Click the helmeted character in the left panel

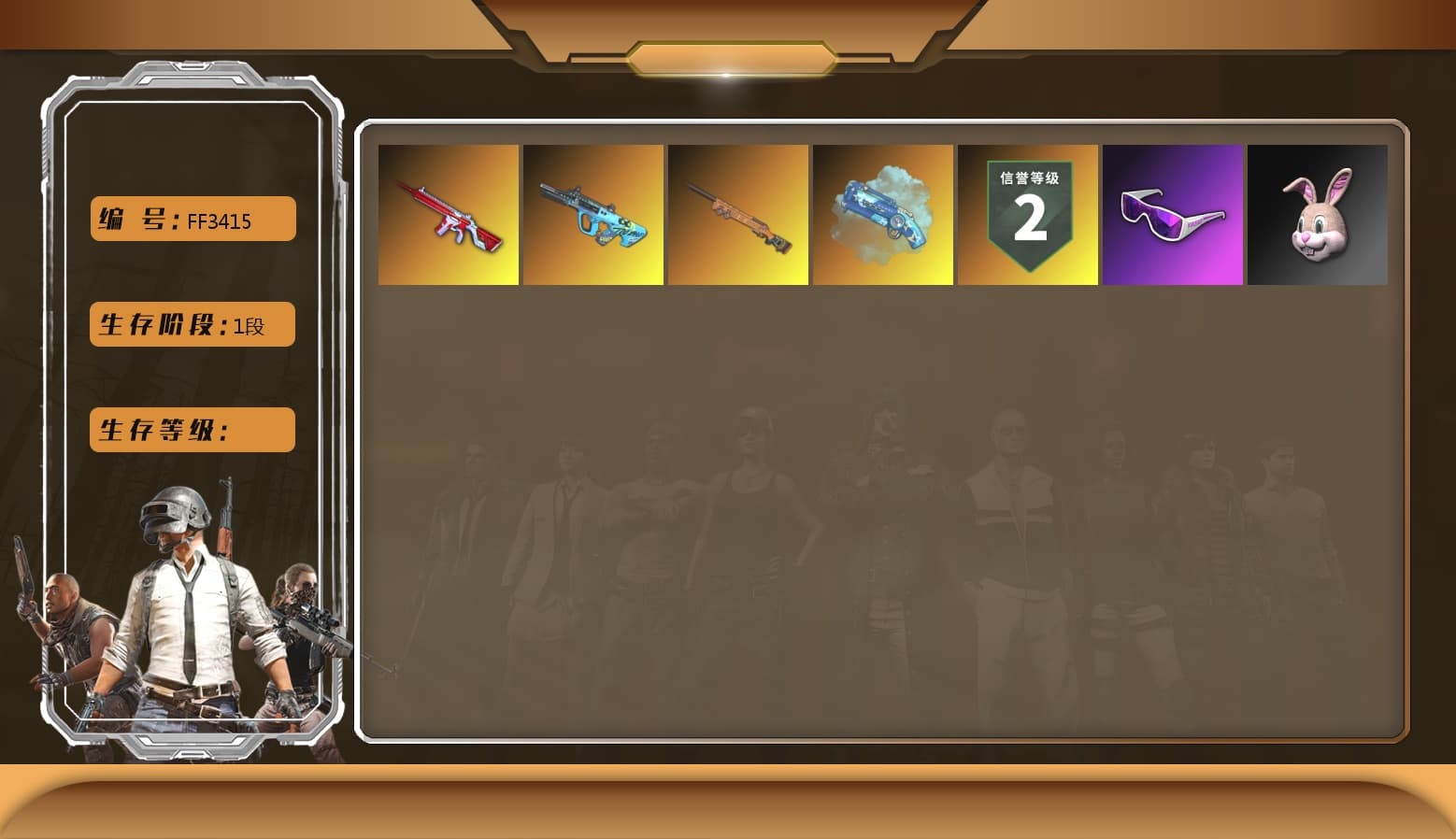[x=182, y=579]
